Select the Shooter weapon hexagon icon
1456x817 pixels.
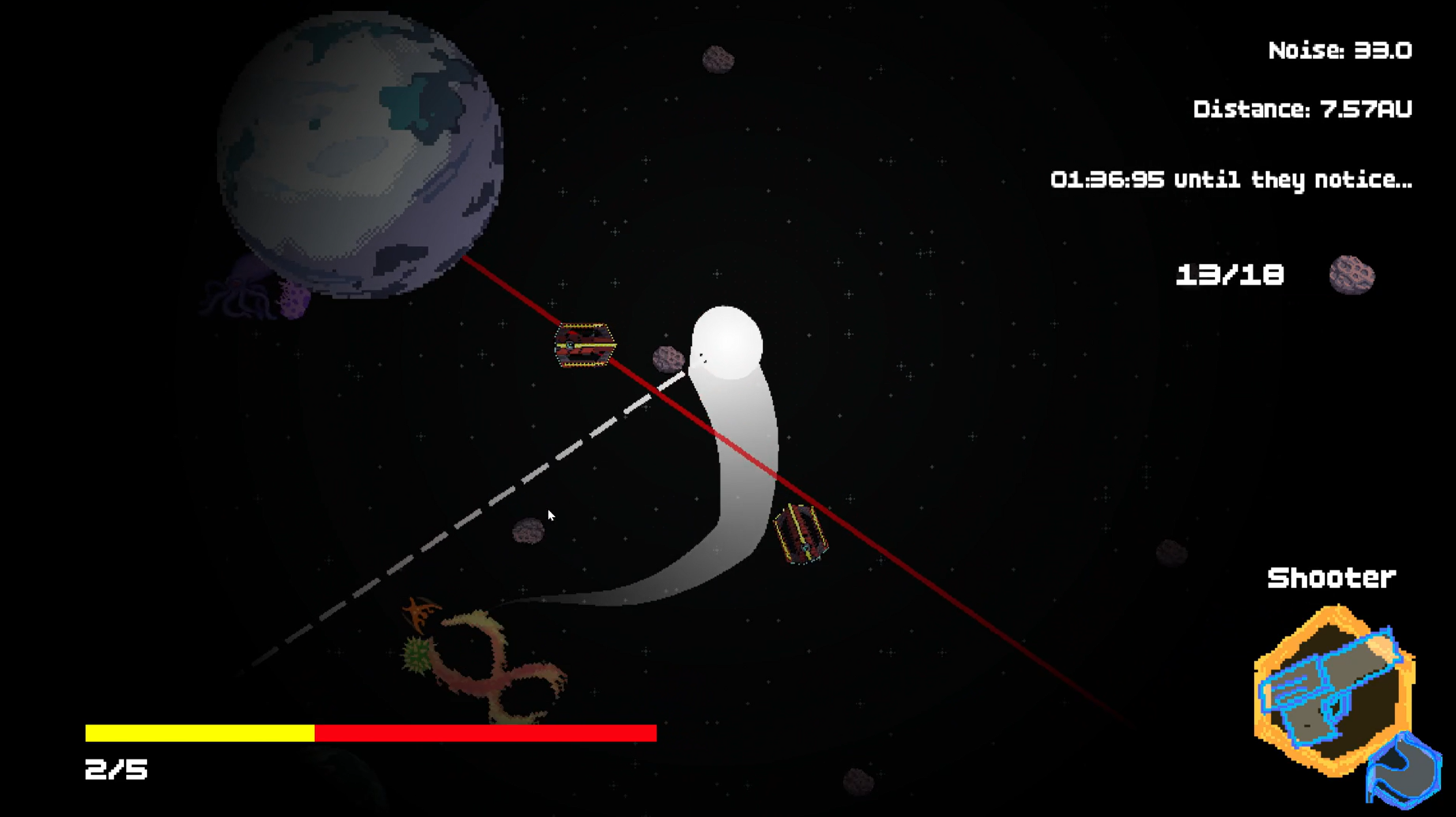point(1331,690)
